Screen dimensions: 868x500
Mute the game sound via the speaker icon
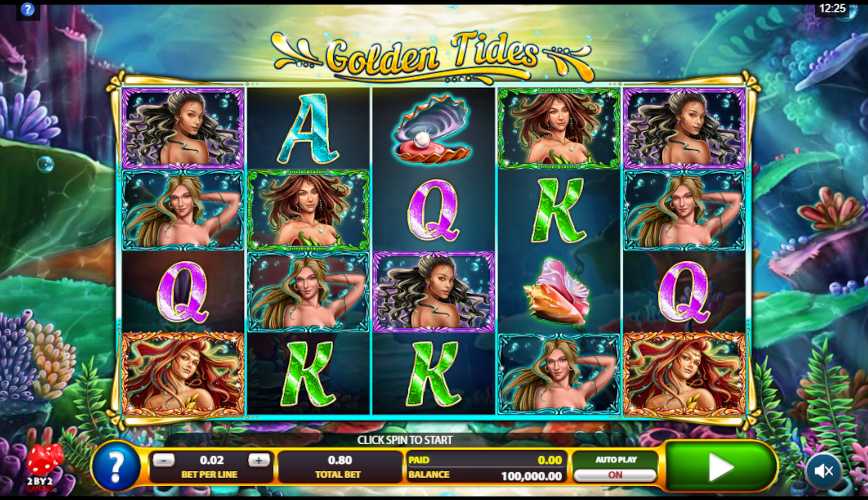825,468
